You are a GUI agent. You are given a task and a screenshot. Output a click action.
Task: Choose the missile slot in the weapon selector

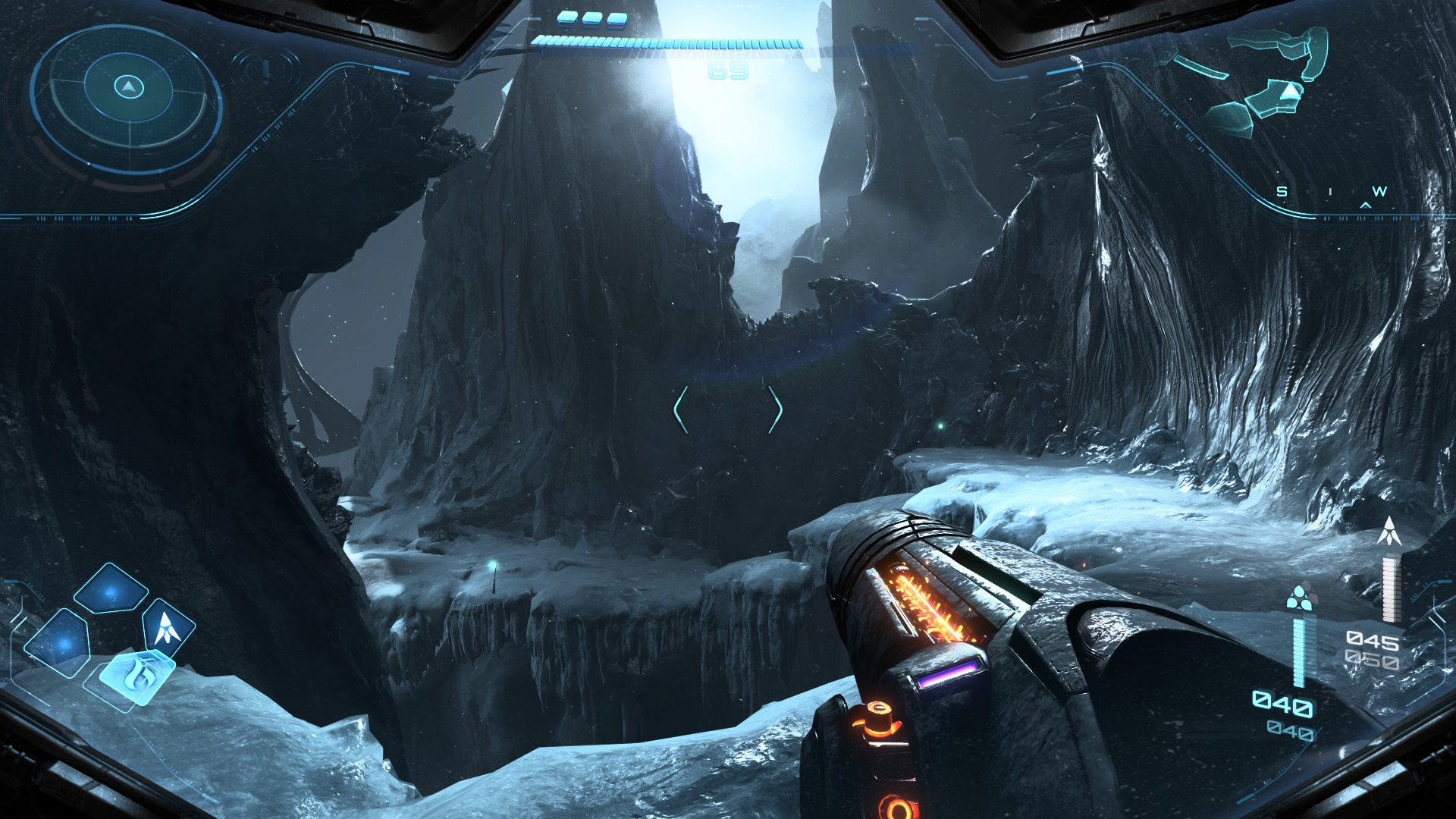click(167, 628)
